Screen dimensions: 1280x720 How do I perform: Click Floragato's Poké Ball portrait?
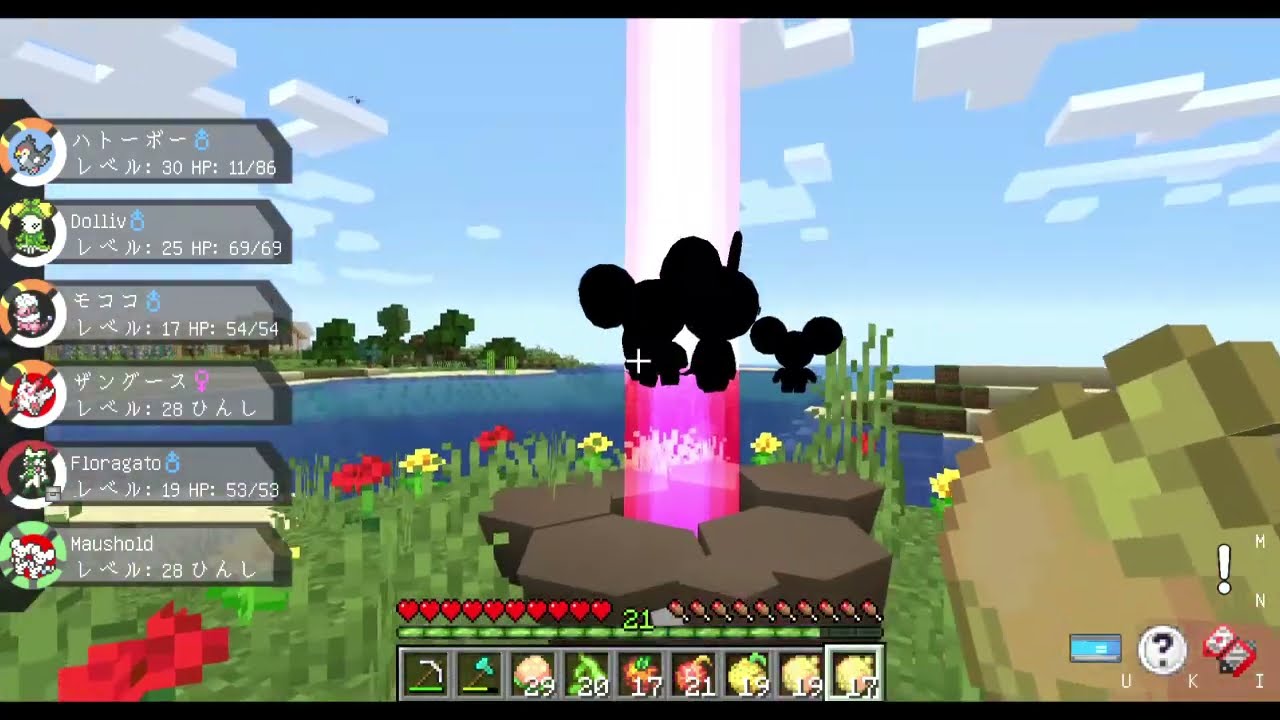(33, 473)
